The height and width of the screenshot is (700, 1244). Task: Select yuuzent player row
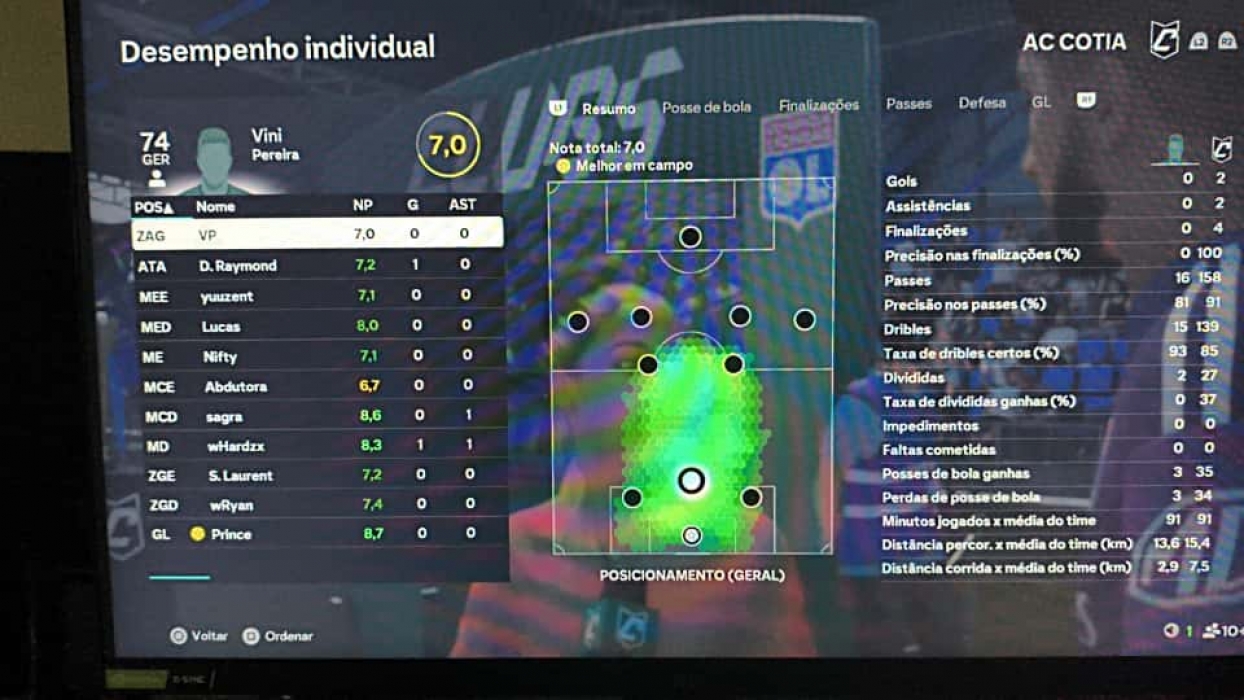317,296
